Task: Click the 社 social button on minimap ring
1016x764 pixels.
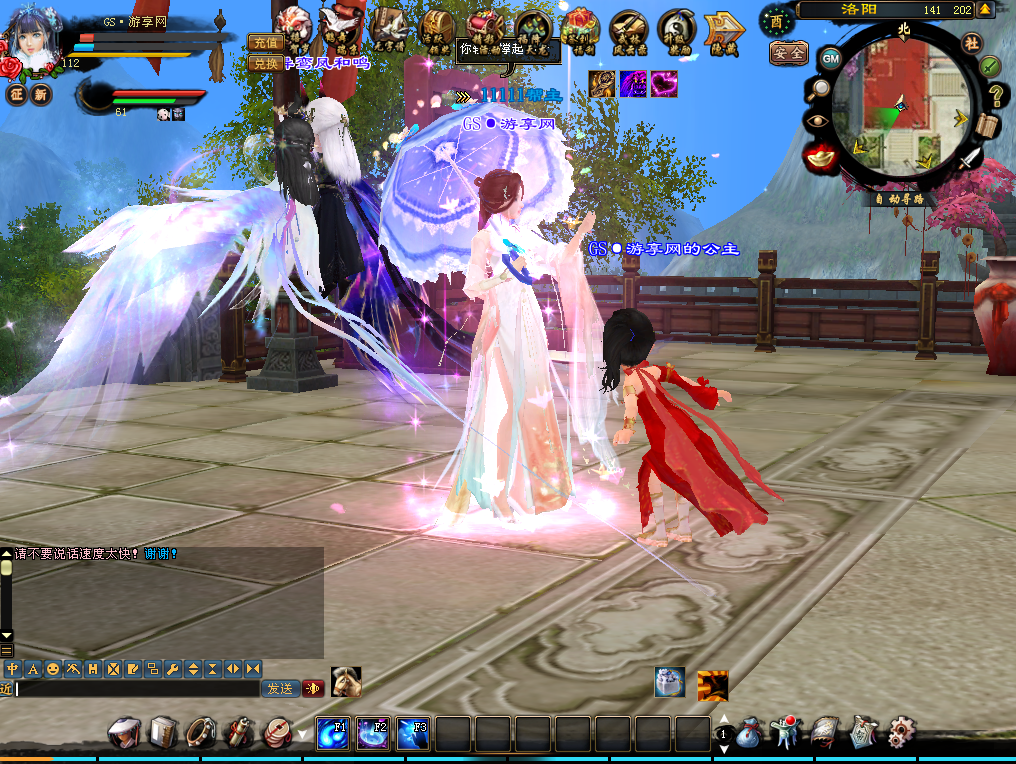Action: (972, 42)
